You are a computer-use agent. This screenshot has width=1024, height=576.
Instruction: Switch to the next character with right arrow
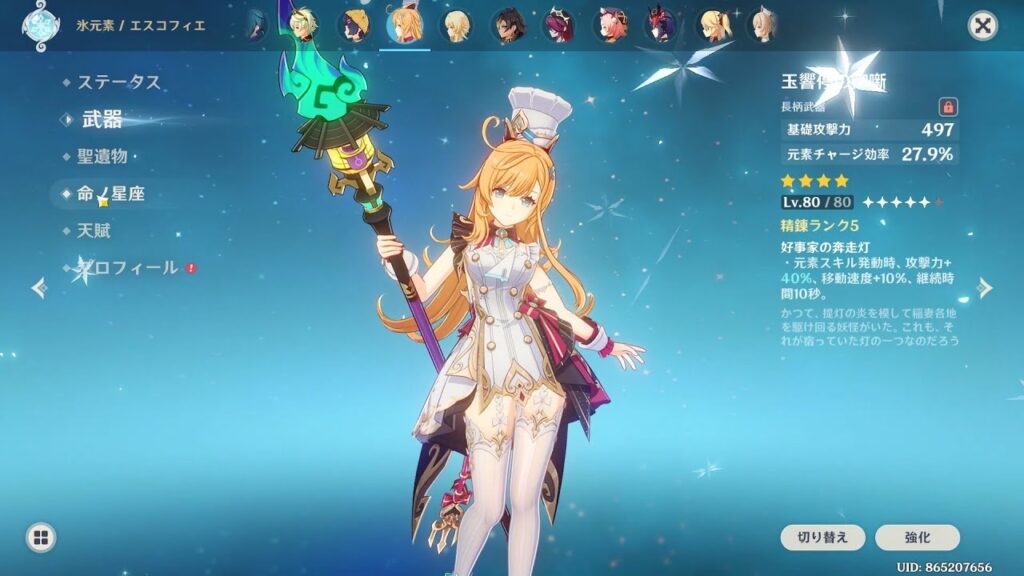pyautogui.click(x=985, y=288)
